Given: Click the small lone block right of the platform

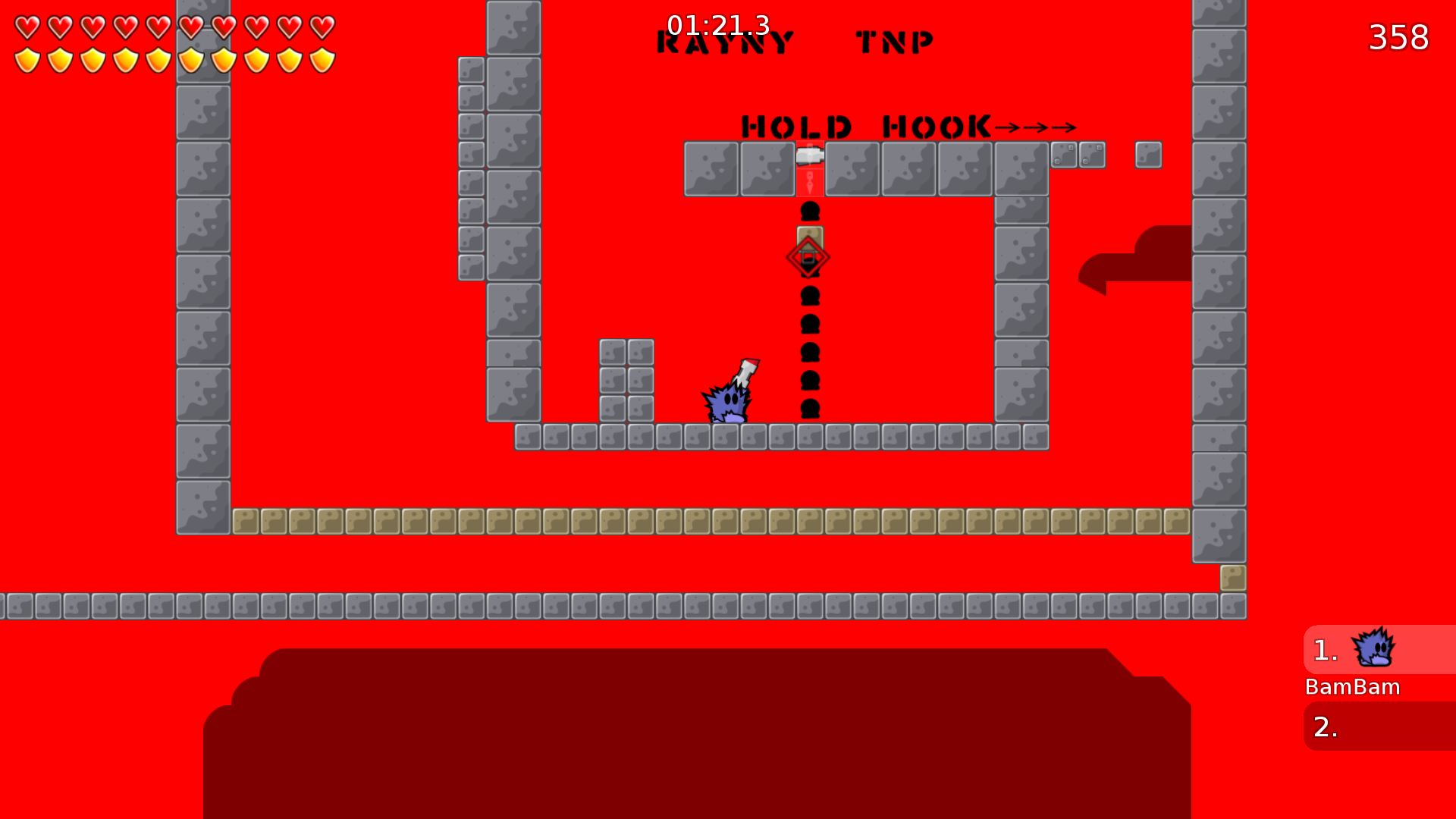Looking at the screenshot, I should (1147, 155).
